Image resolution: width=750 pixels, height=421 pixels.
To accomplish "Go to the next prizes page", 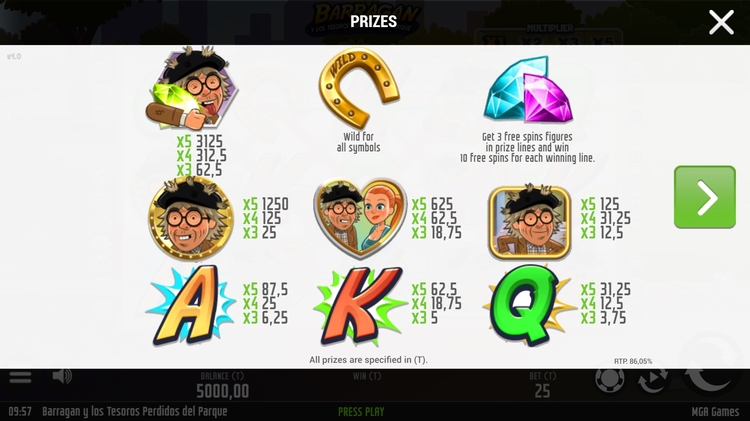I will point(704,197).
